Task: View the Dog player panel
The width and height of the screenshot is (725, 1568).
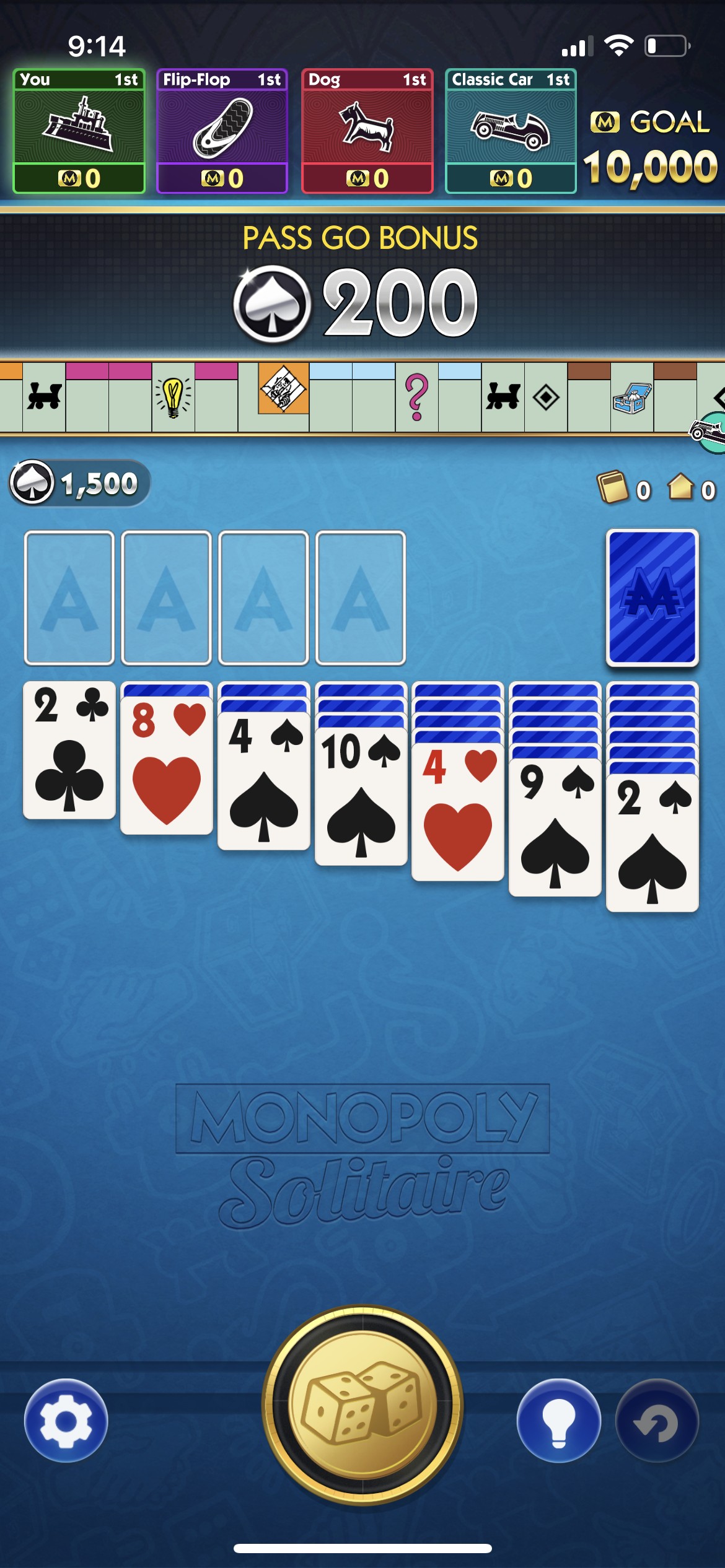Action: pos(367,131)
